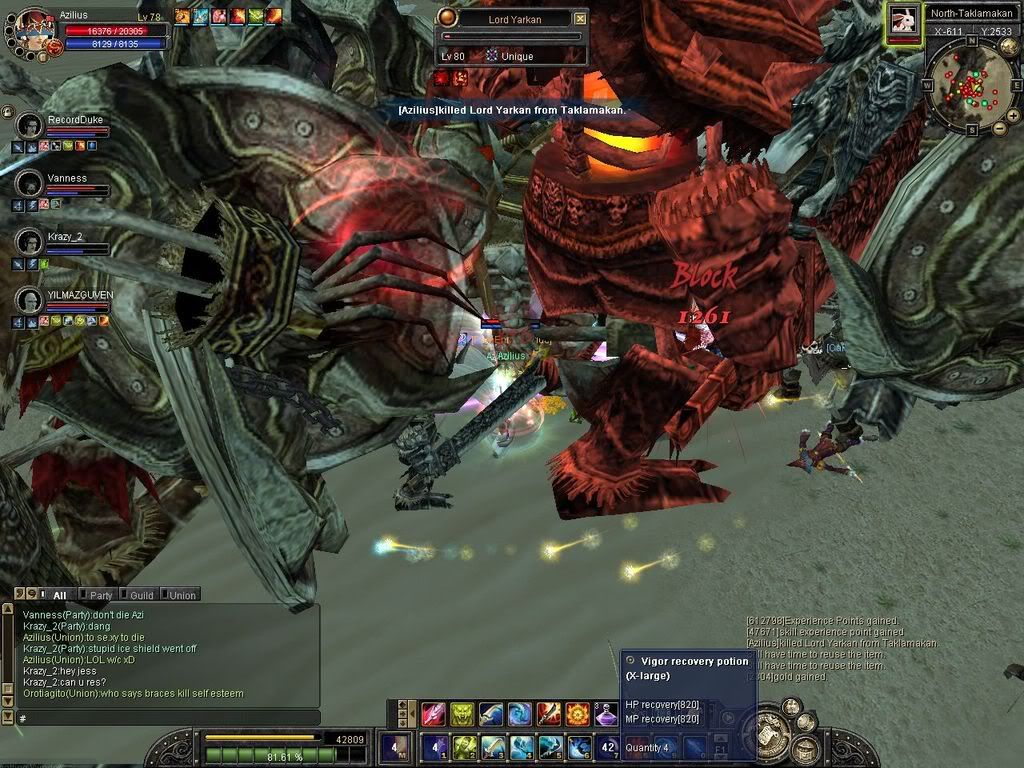Switch chat to the Party tab
Screen dimensions: 1024x768
pos(100,595)
